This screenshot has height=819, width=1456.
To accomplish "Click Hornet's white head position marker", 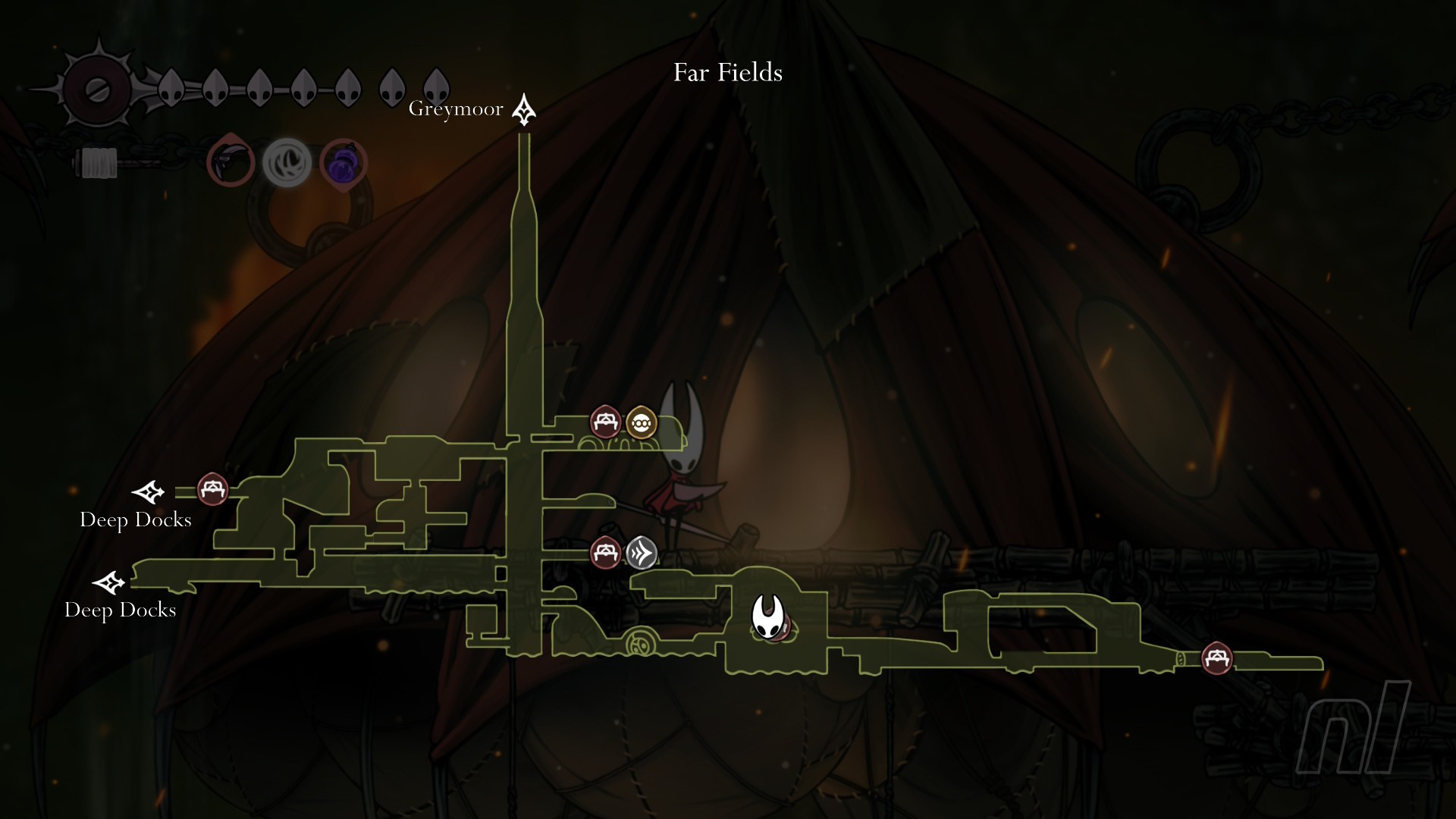I will [768, 617].
